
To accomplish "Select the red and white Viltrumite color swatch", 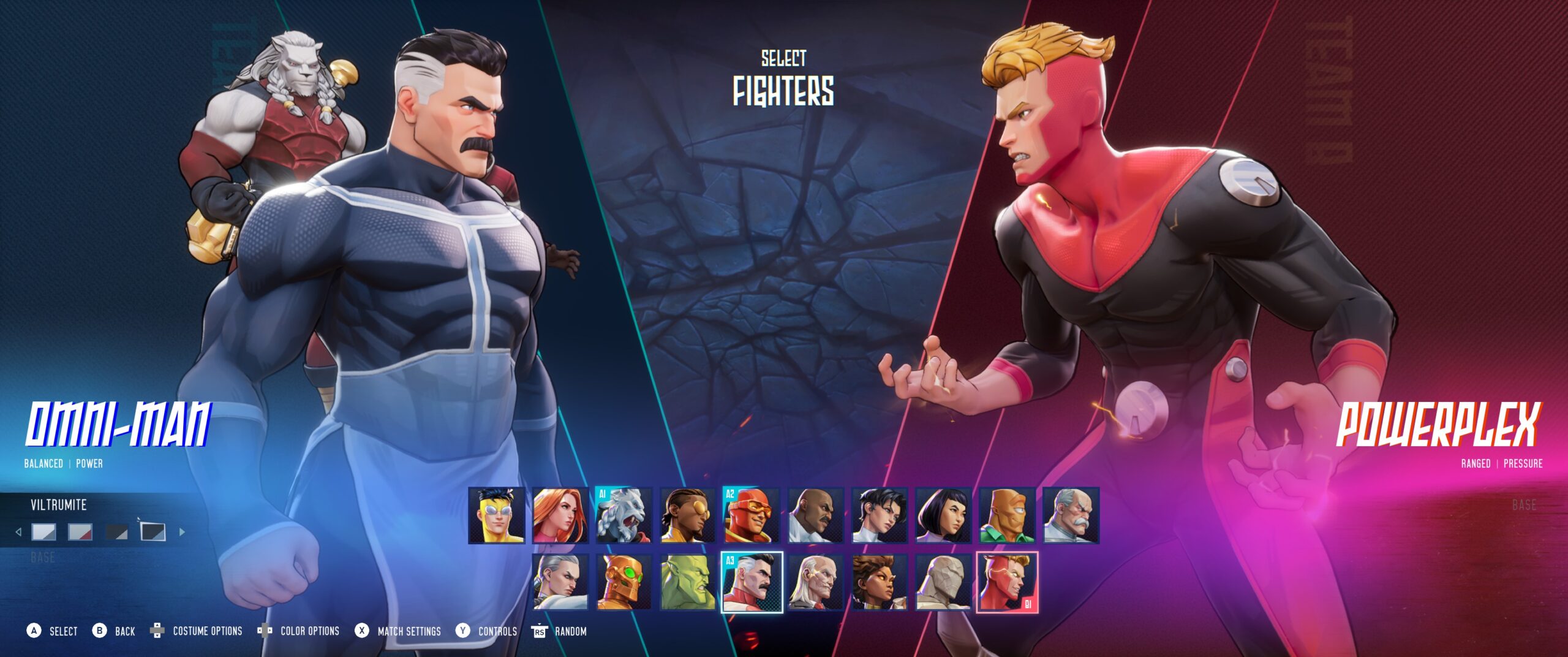I will [x=80, y=532].
